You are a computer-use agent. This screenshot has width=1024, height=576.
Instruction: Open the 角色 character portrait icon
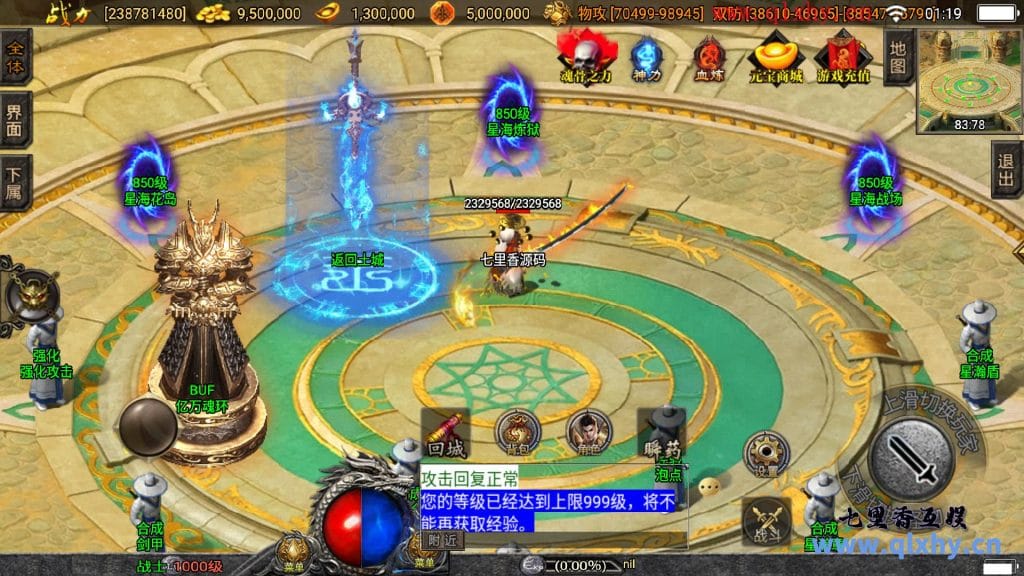588,433
